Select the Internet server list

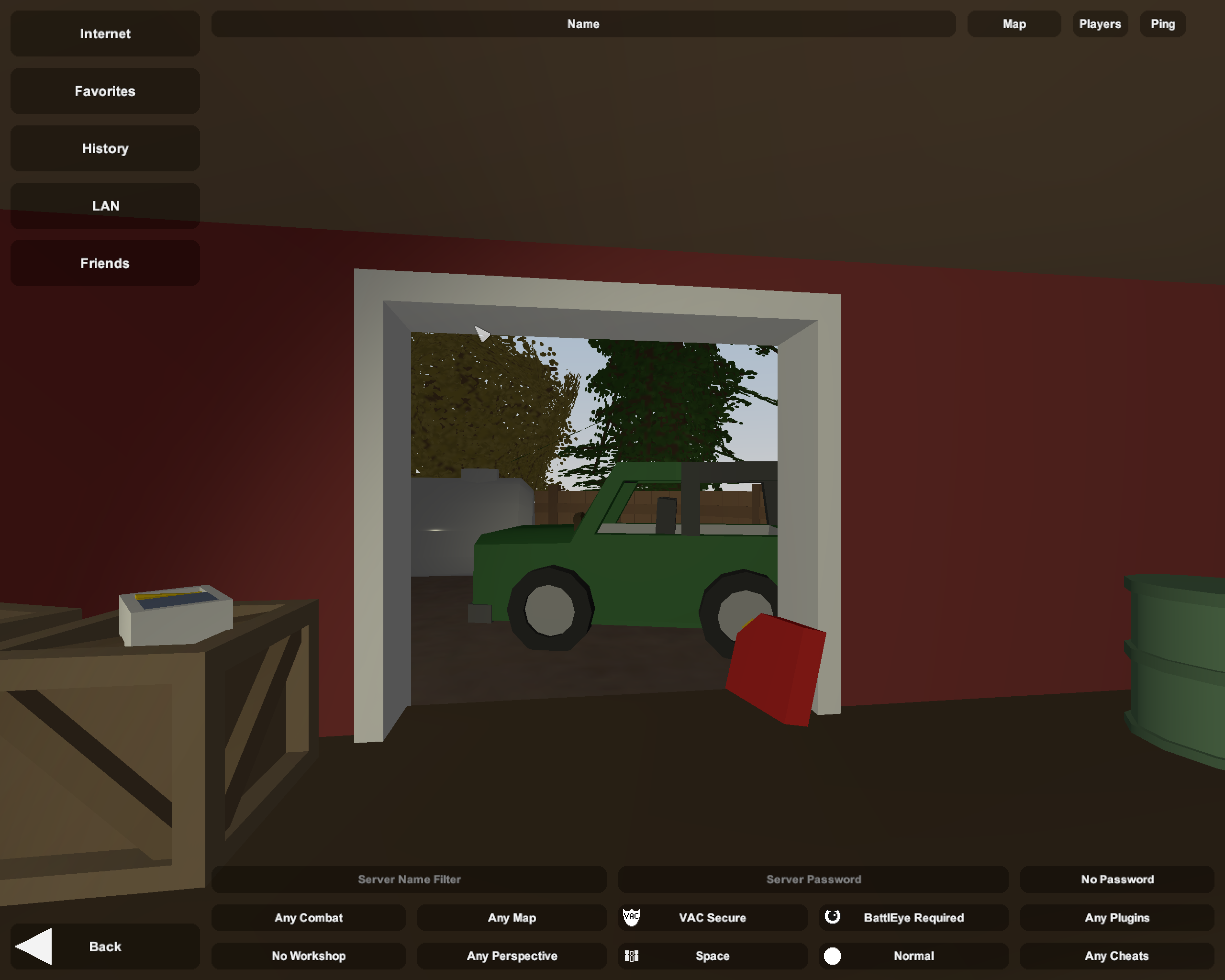(104, 33)
